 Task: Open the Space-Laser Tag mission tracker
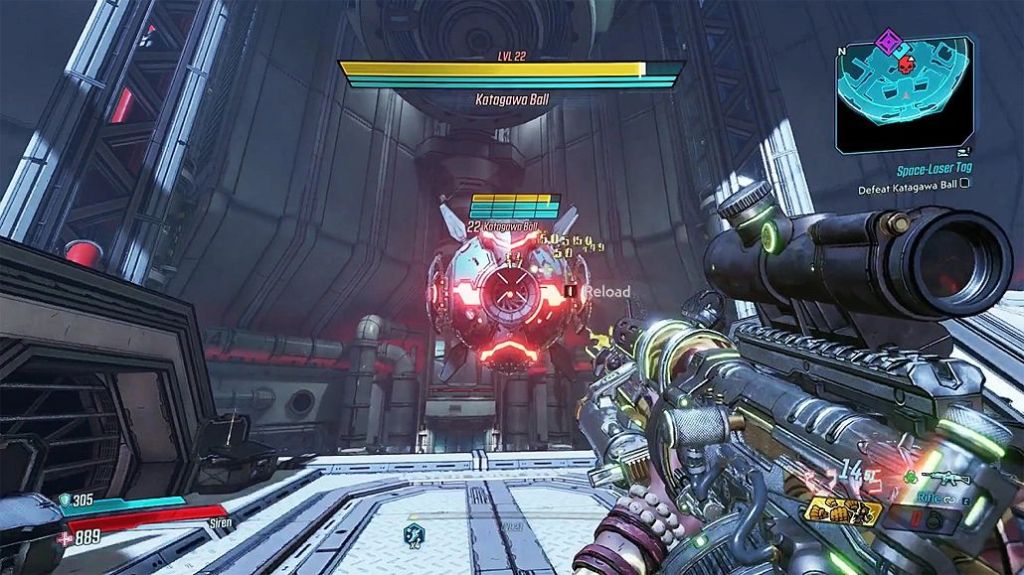coord(934,169)
